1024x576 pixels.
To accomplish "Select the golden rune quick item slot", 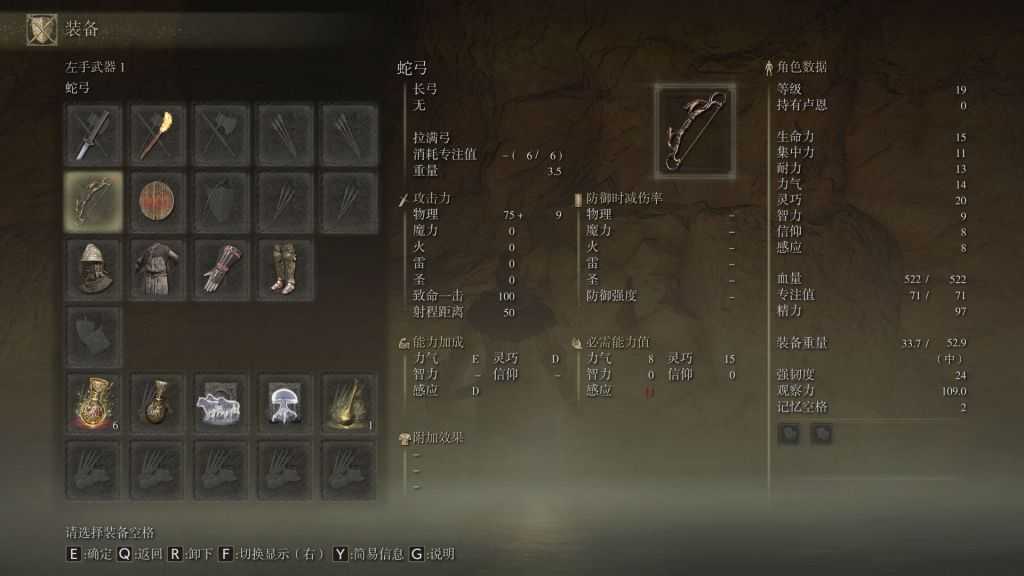I will point(349,403).
